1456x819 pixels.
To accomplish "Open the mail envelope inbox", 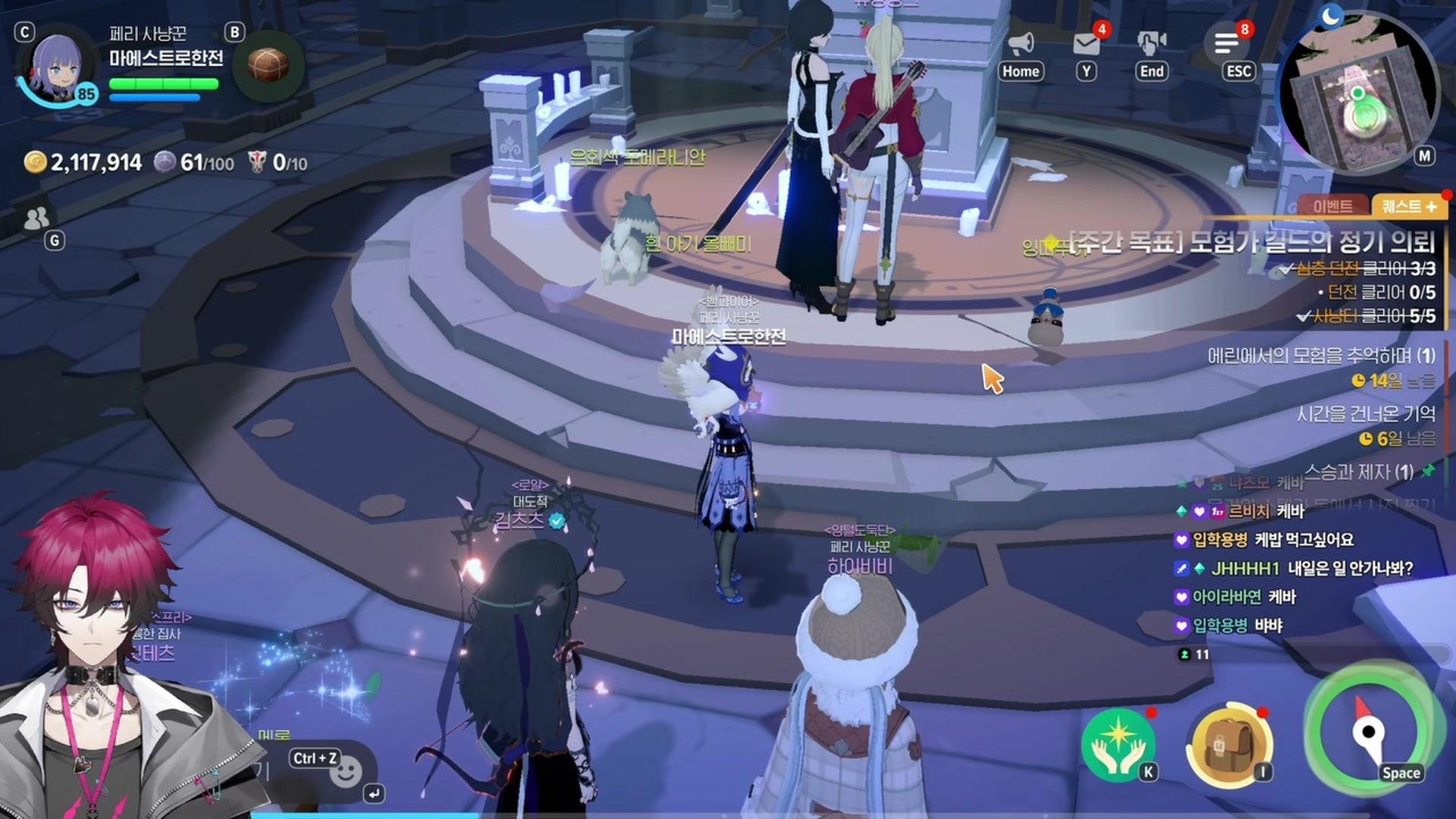I will (x=1086, y=44).
